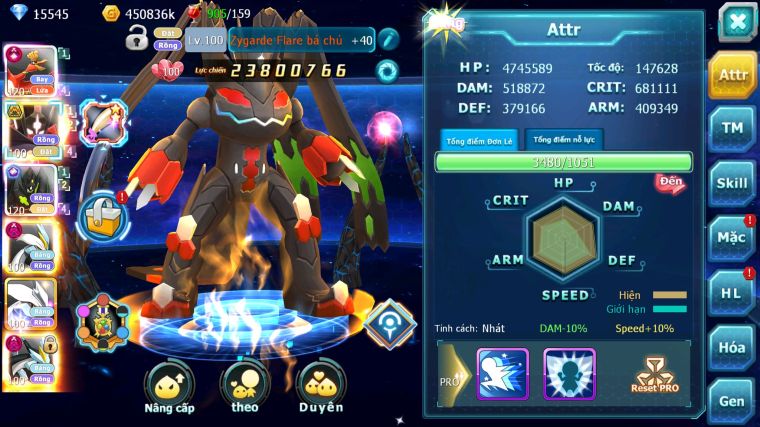Select the Tổng điểm Đơn Lẻ tab
Screen dimensions: 760x427
tap(479, 140)
